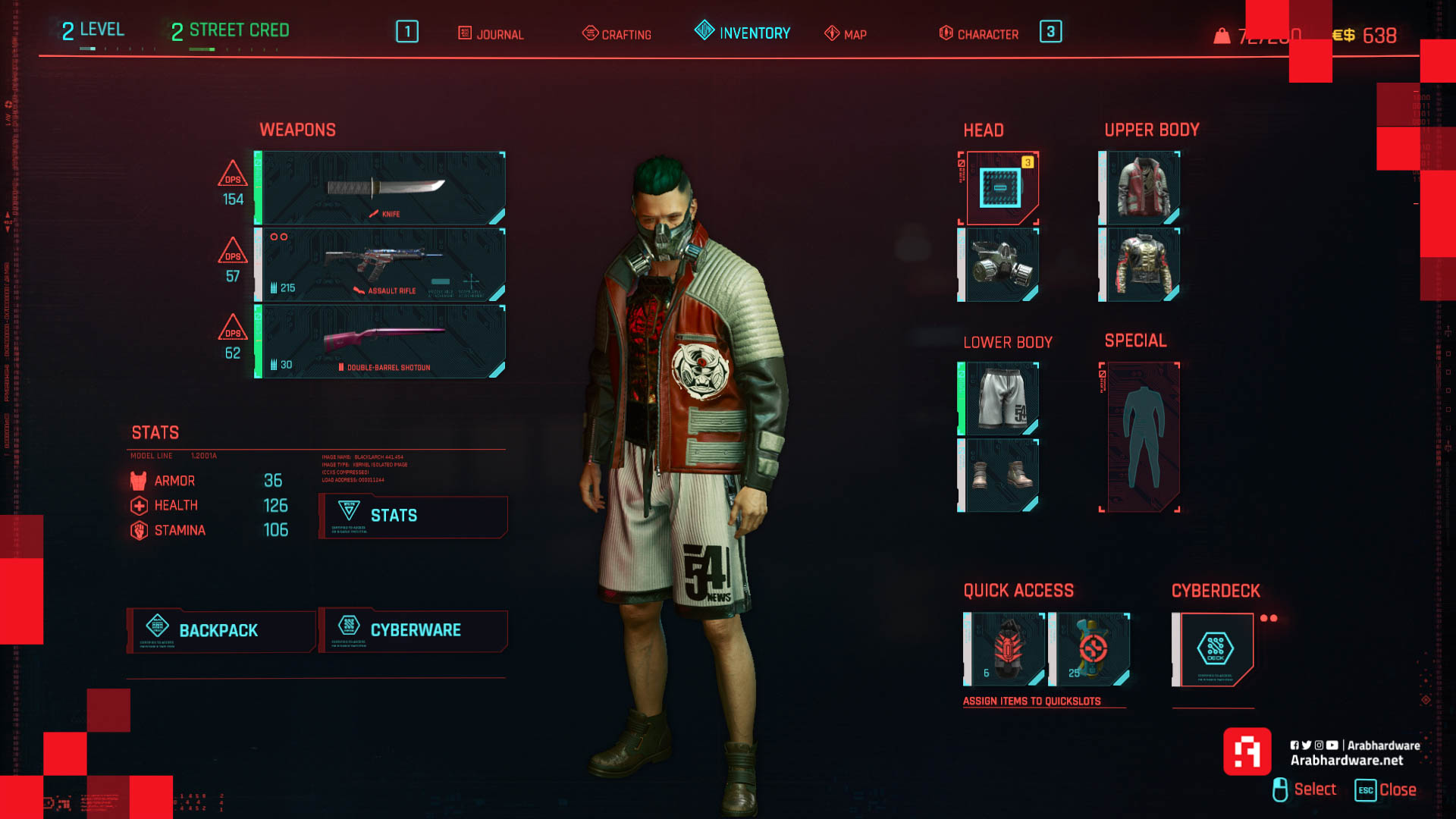Viewport: 1456px width, 819px height.
Task: Switch to the Crafting tab
Action: pos(617,34)
